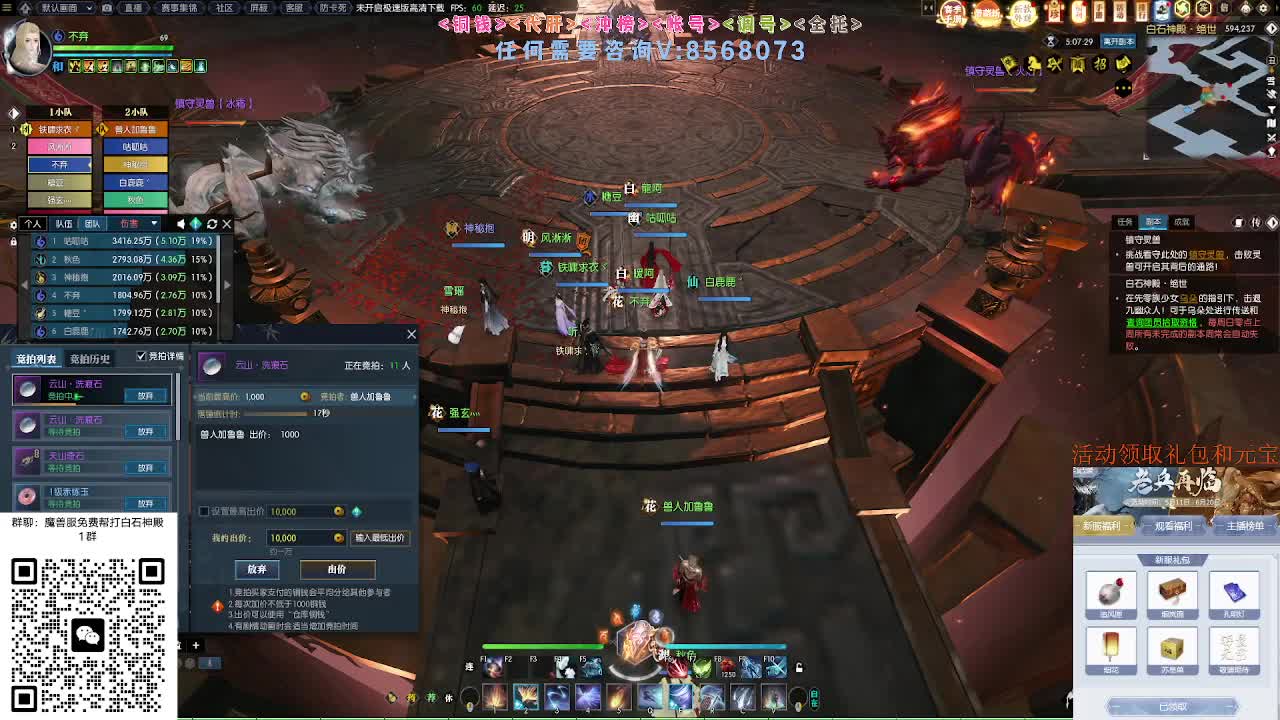
Task: Expand the chat window with the plus control
Action: [x=196, y=645]
